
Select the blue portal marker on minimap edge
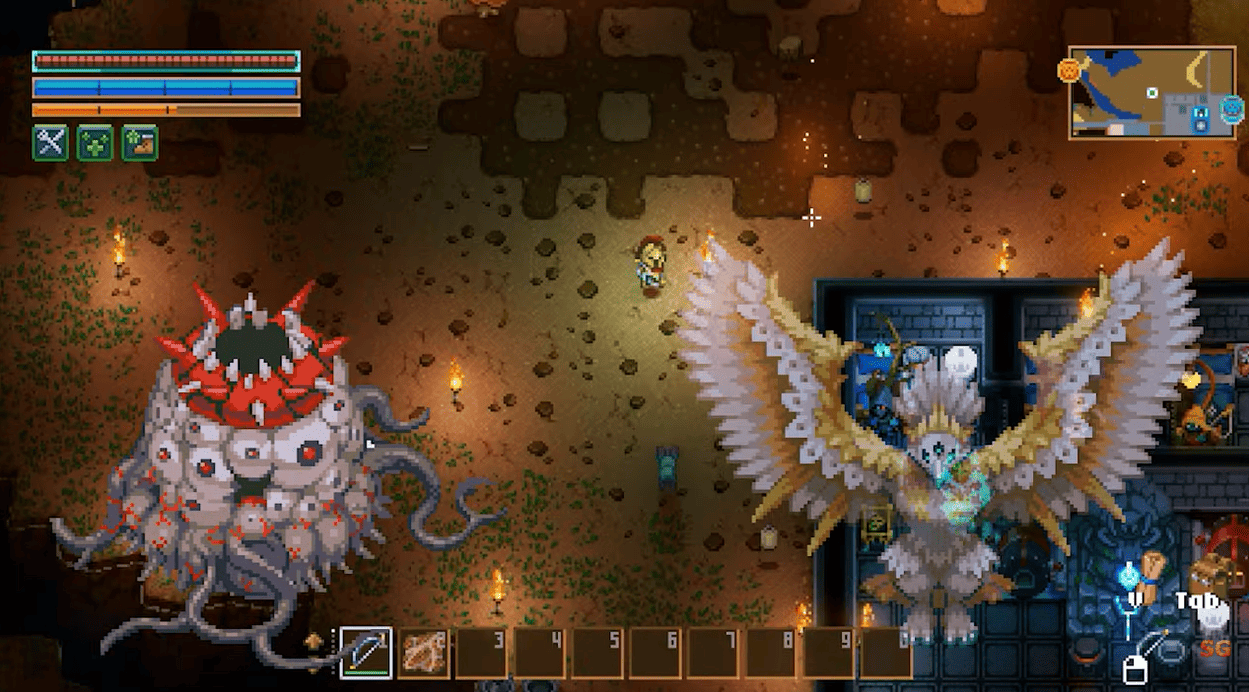pyautogui.click(x=1232, y=107)
